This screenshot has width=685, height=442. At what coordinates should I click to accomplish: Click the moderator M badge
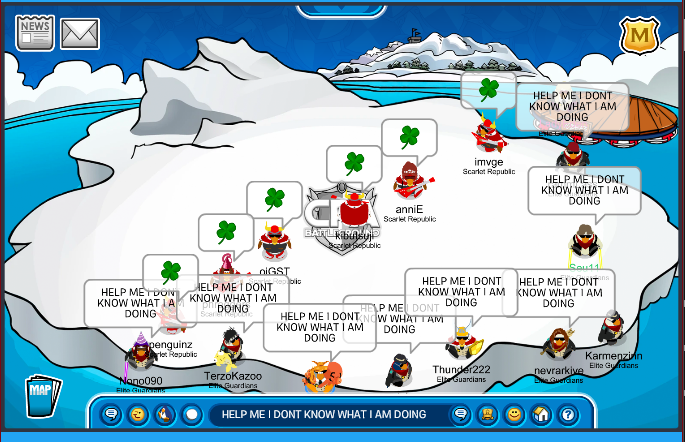click(x=637, y=37)
